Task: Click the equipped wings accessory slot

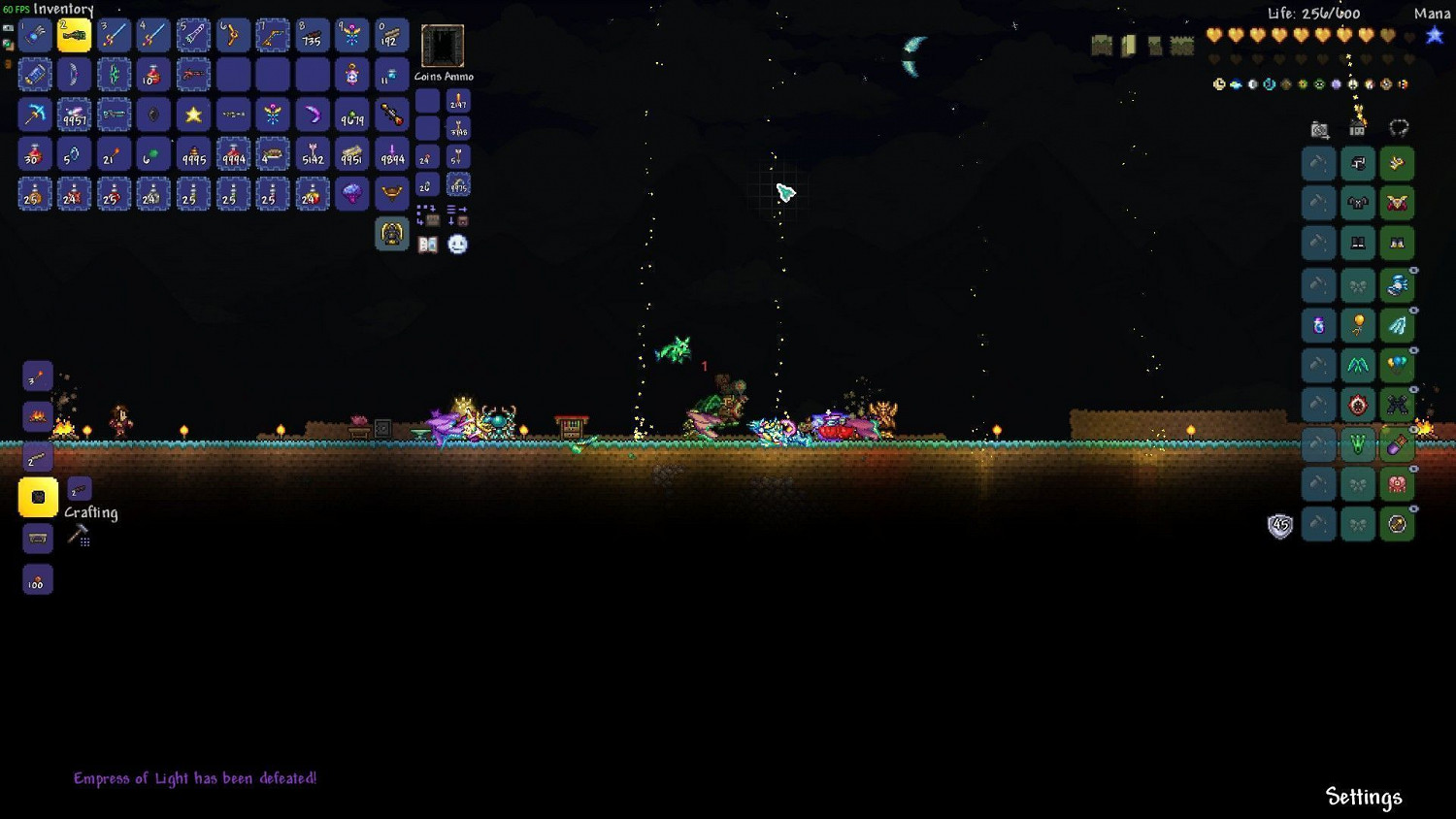Action: (x=1397, y=324)
